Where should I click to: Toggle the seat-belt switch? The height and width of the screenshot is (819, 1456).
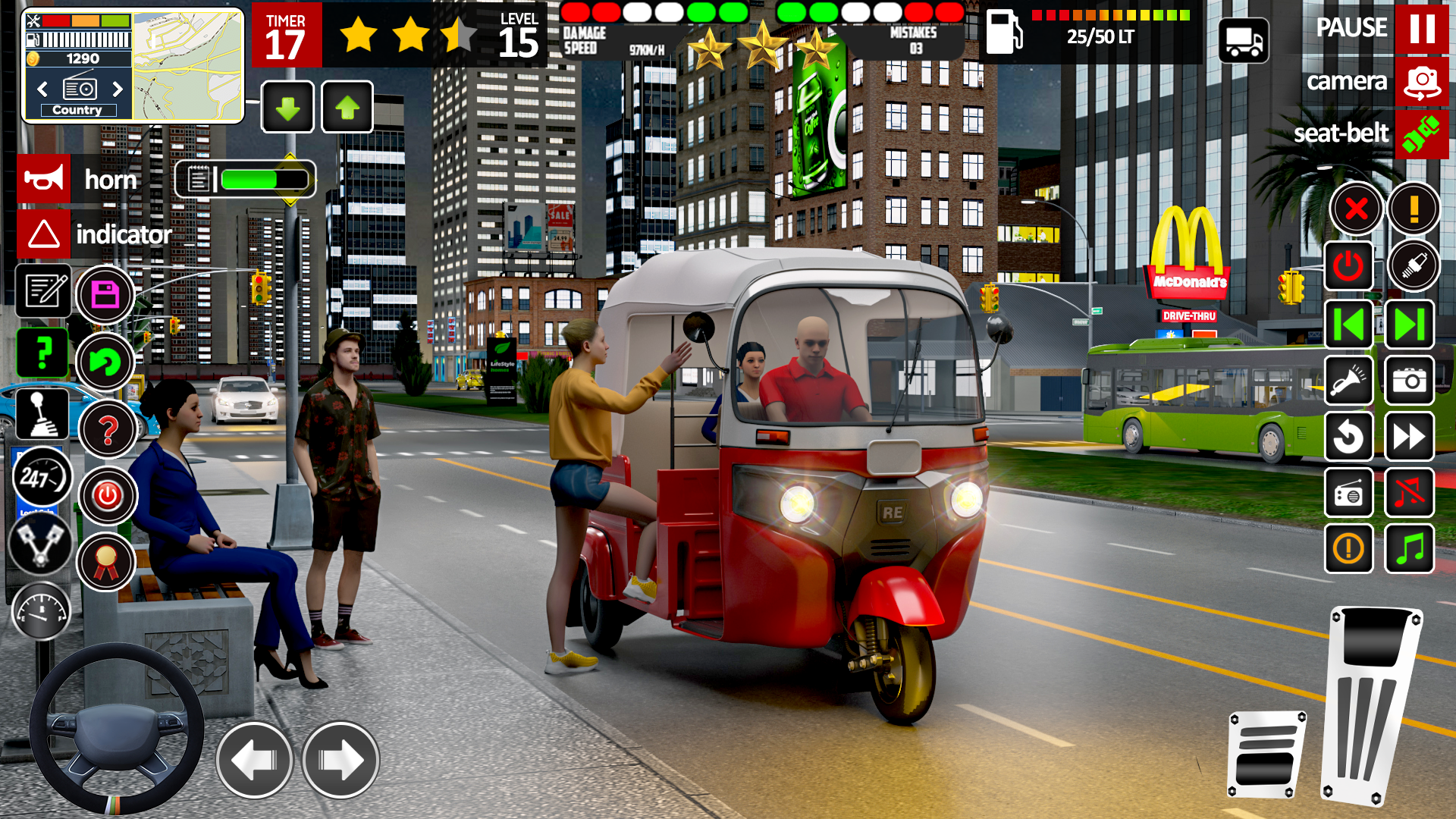(x=1422, y=134)
